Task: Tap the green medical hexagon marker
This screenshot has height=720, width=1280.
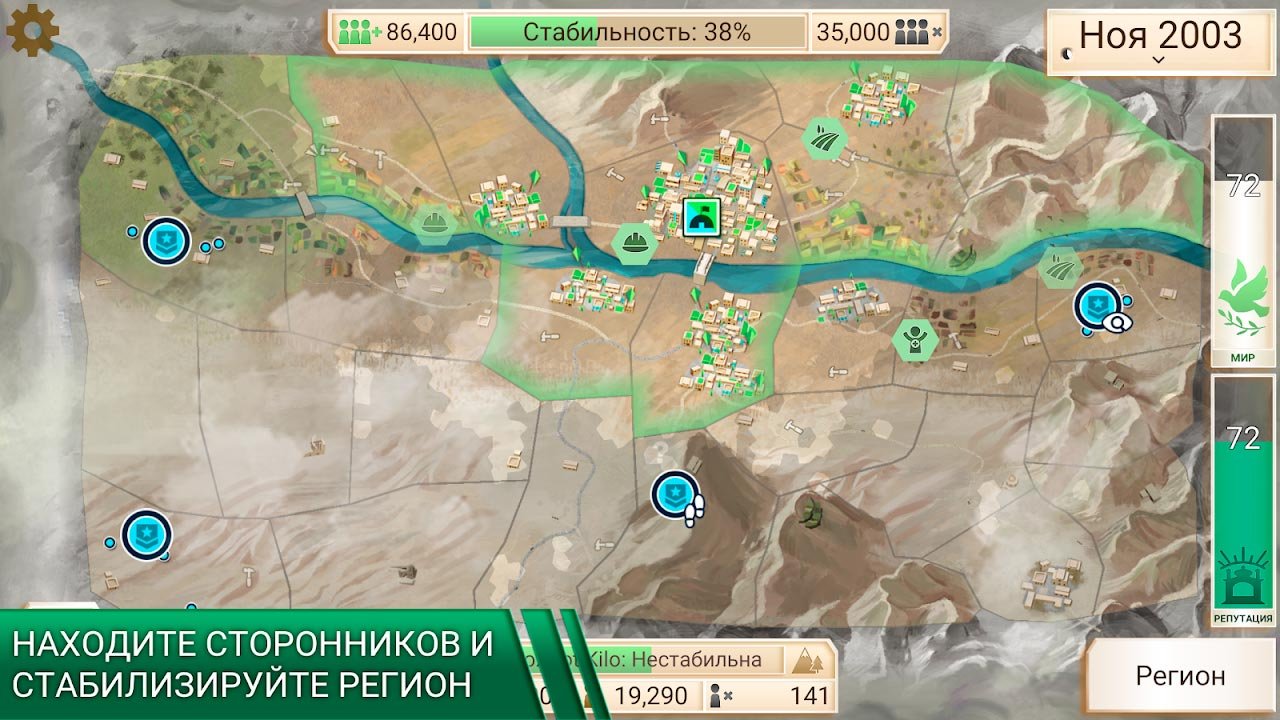Action: (x=914, y=338)
